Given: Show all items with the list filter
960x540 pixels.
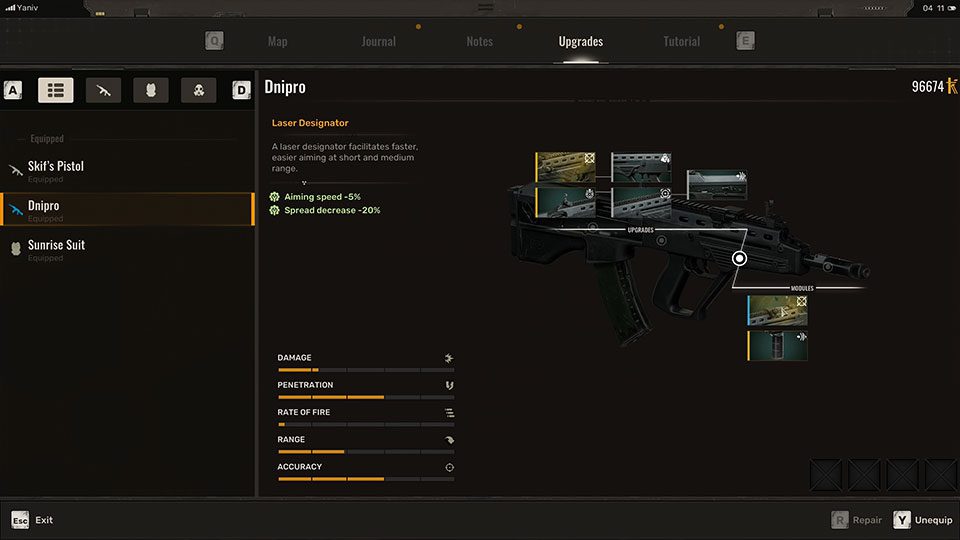Looking at the screenshot, I should point(56,91).
